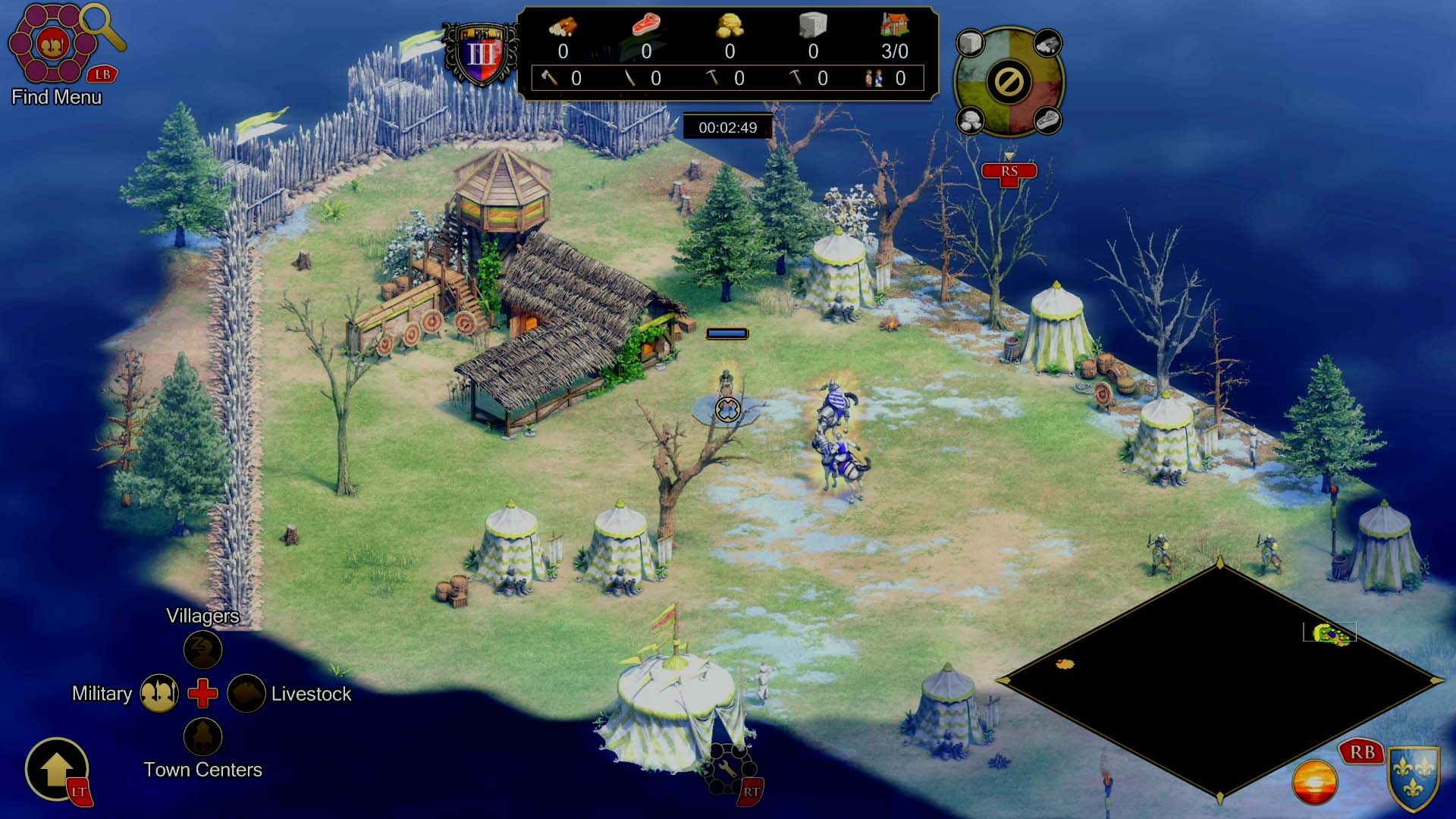
Task: Jump to Town Centers icon
Action: coord(202,736)
